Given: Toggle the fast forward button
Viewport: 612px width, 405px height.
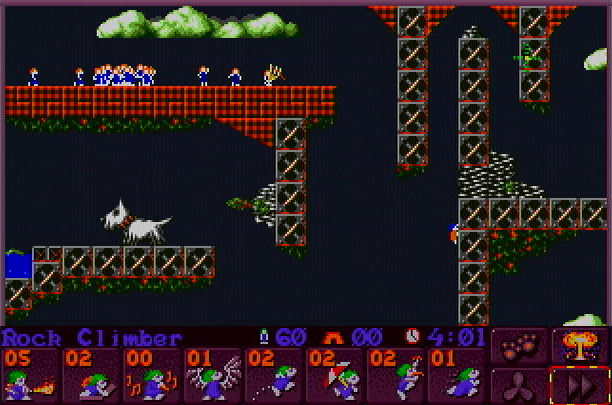Looking at the screenshot, I should 578,385.
